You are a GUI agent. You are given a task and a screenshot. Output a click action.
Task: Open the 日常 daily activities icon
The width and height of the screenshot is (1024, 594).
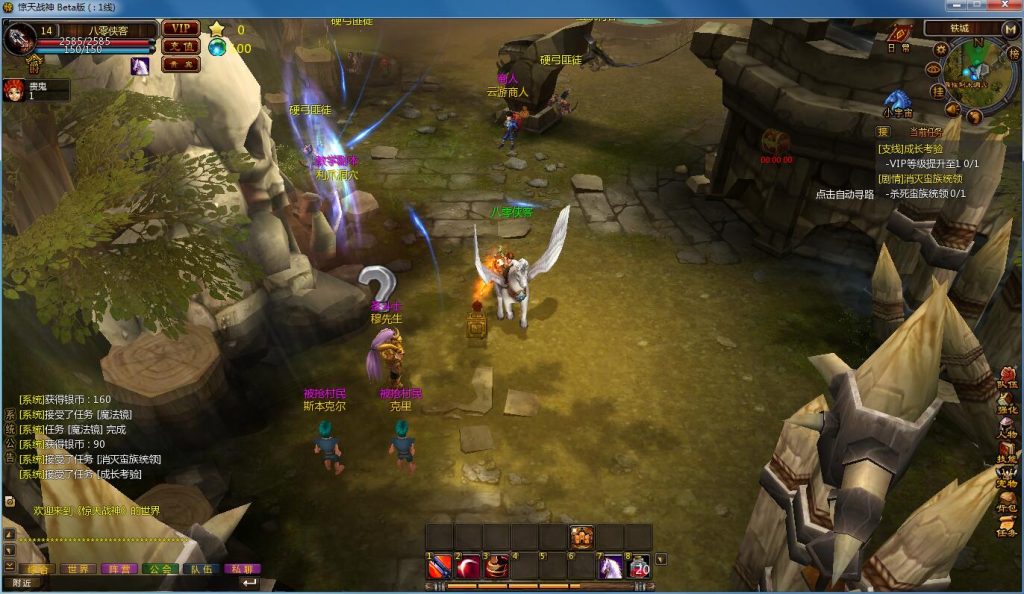(x=899, y=33)
